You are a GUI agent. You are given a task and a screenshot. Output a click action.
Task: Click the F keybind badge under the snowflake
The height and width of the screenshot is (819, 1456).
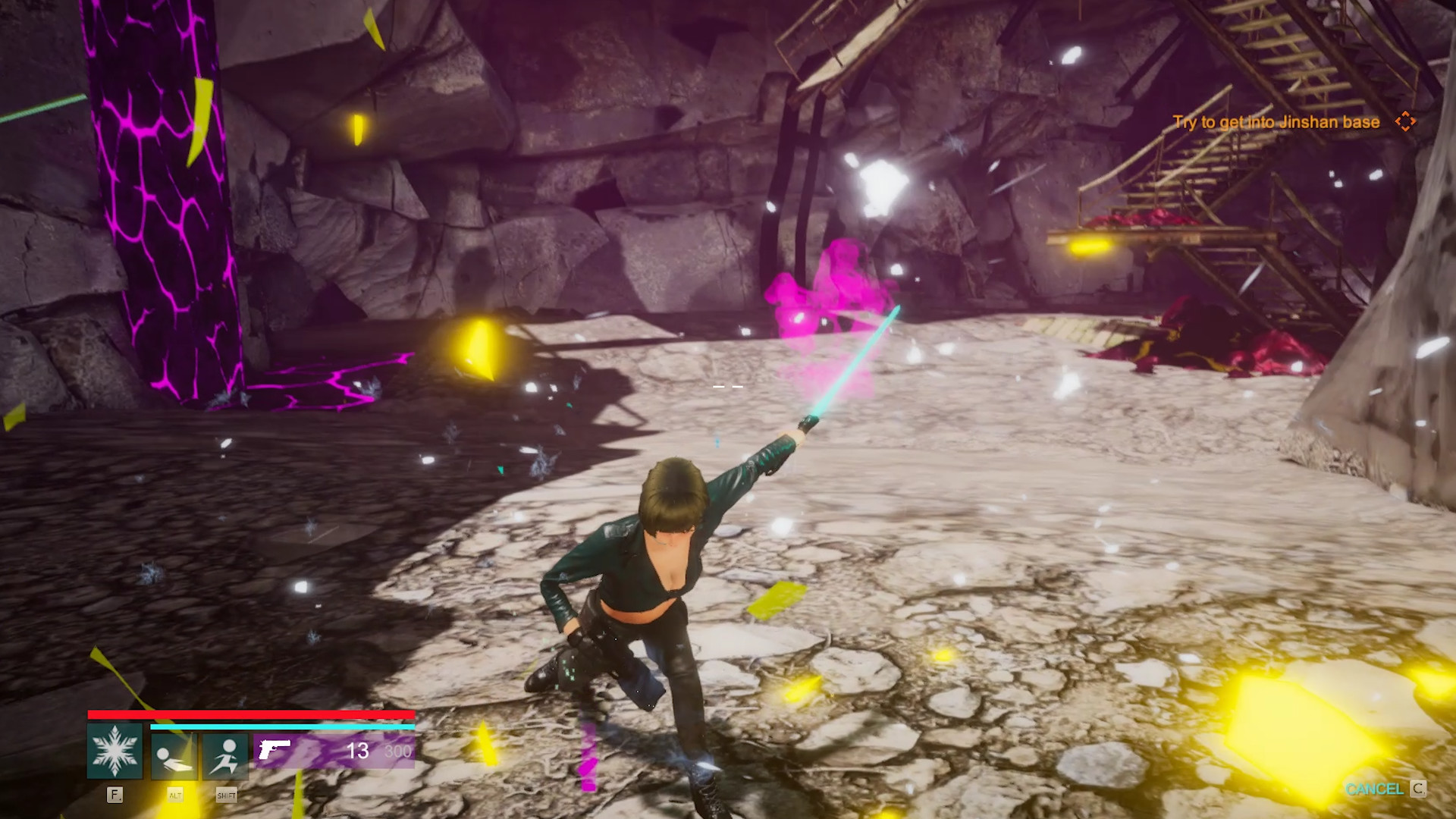tap(115, 795)
